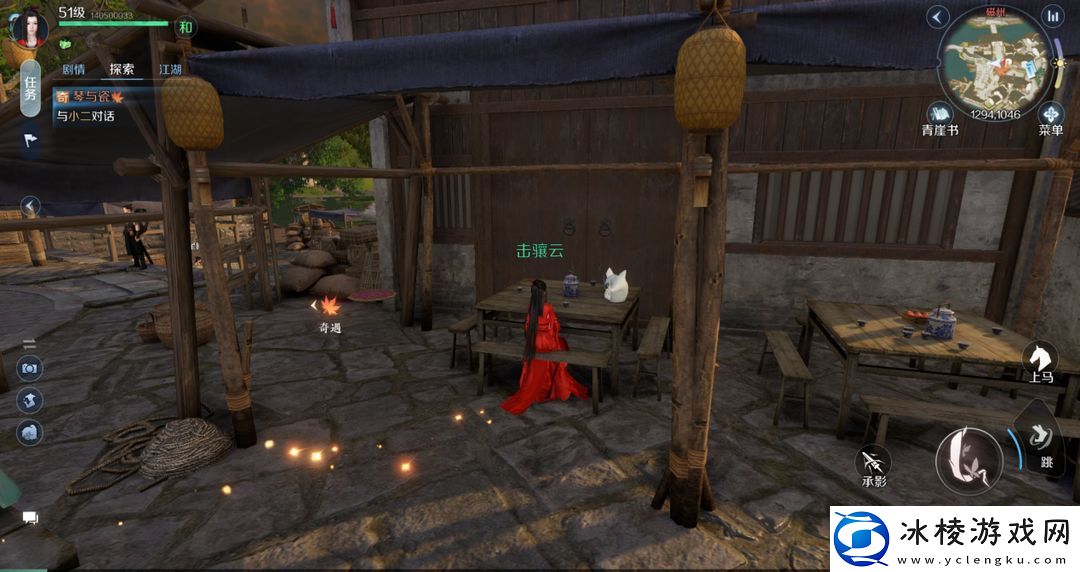
Task: Click the white flag icon under 任务
Action: [30, 141]
